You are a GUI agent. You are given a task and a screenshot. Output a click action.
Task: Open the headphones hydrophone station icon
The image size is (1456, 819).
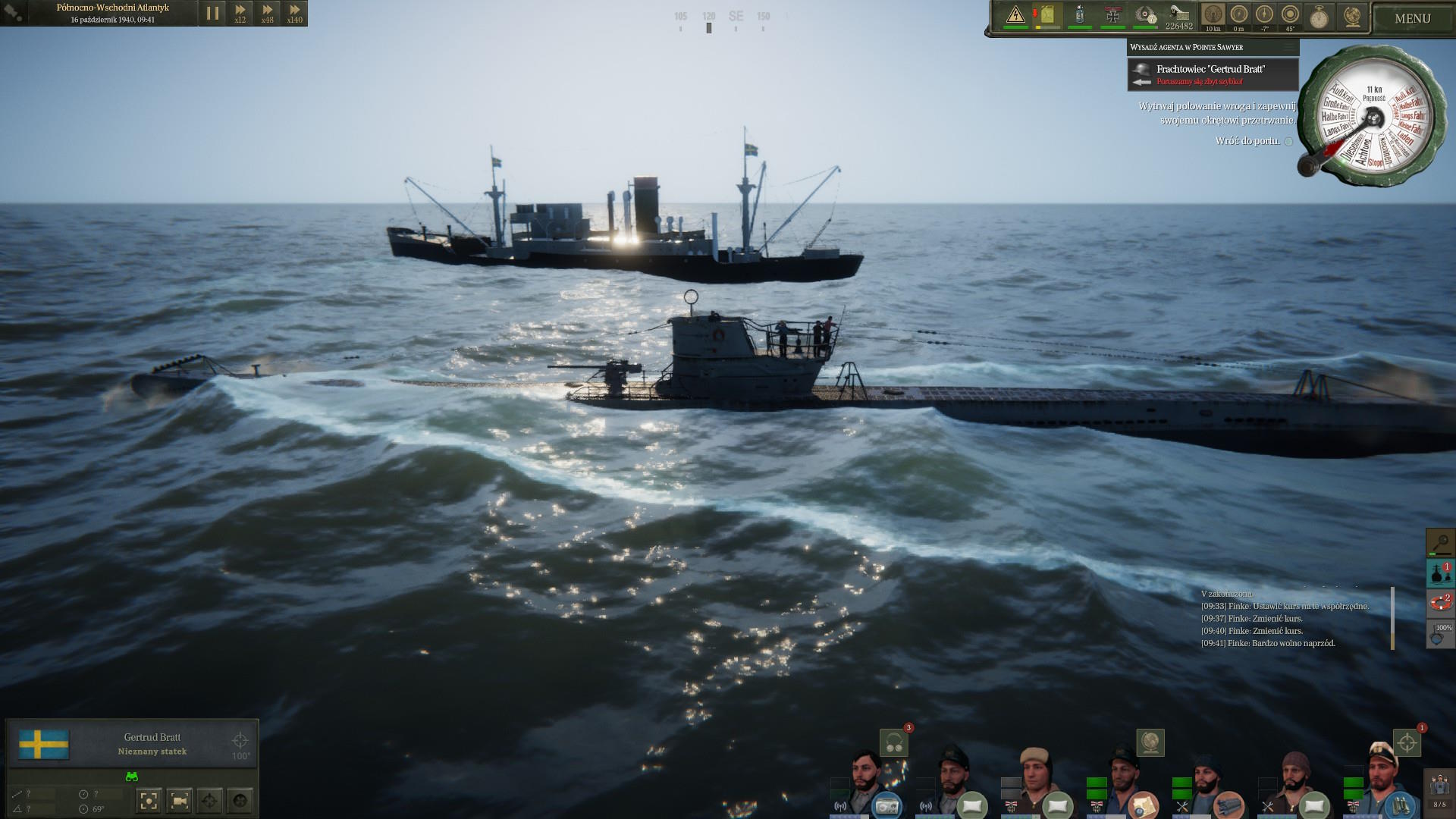click(x=894, y=743)
